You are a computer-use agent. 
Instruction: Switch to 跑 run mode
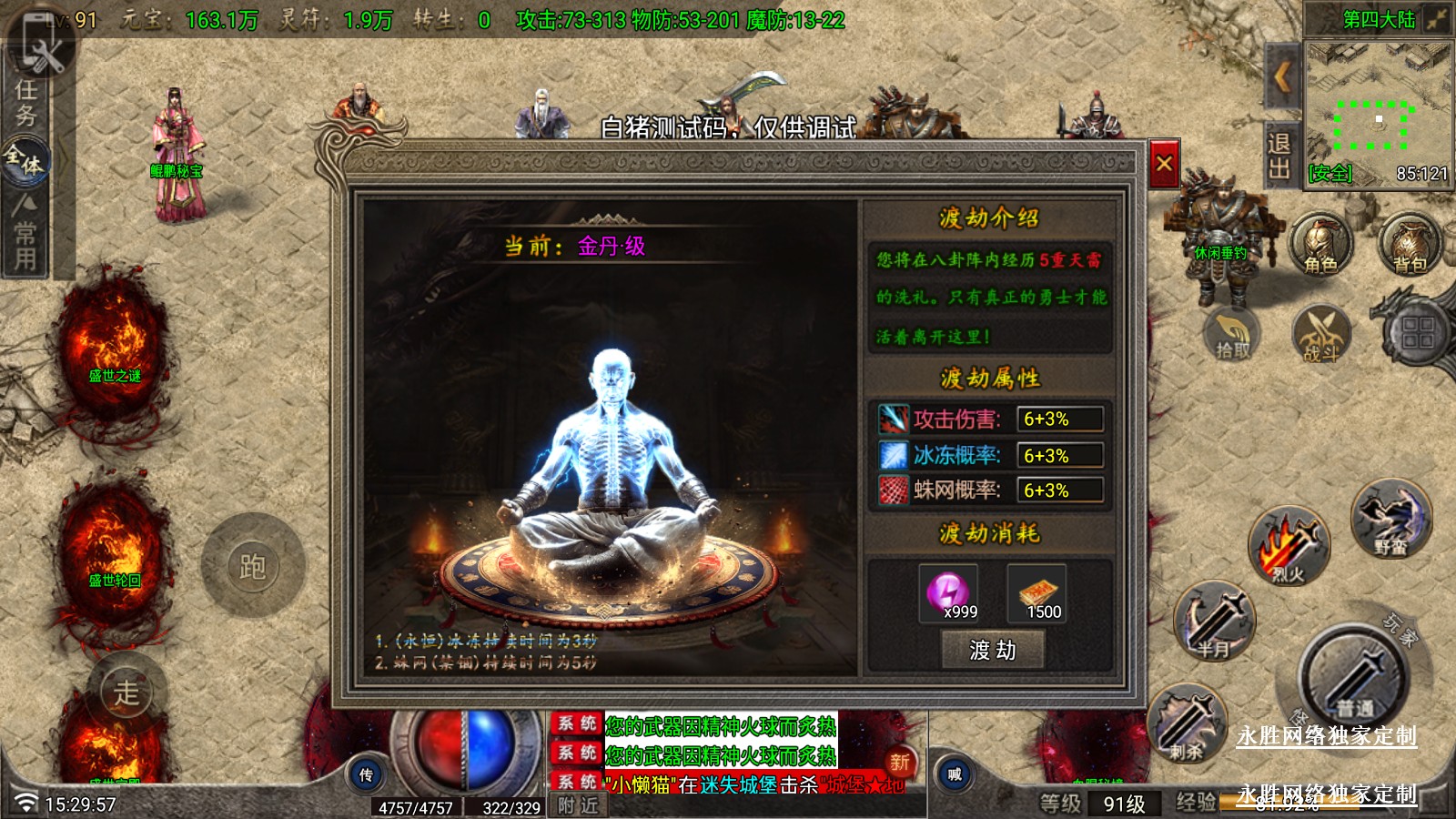[252, 566]
